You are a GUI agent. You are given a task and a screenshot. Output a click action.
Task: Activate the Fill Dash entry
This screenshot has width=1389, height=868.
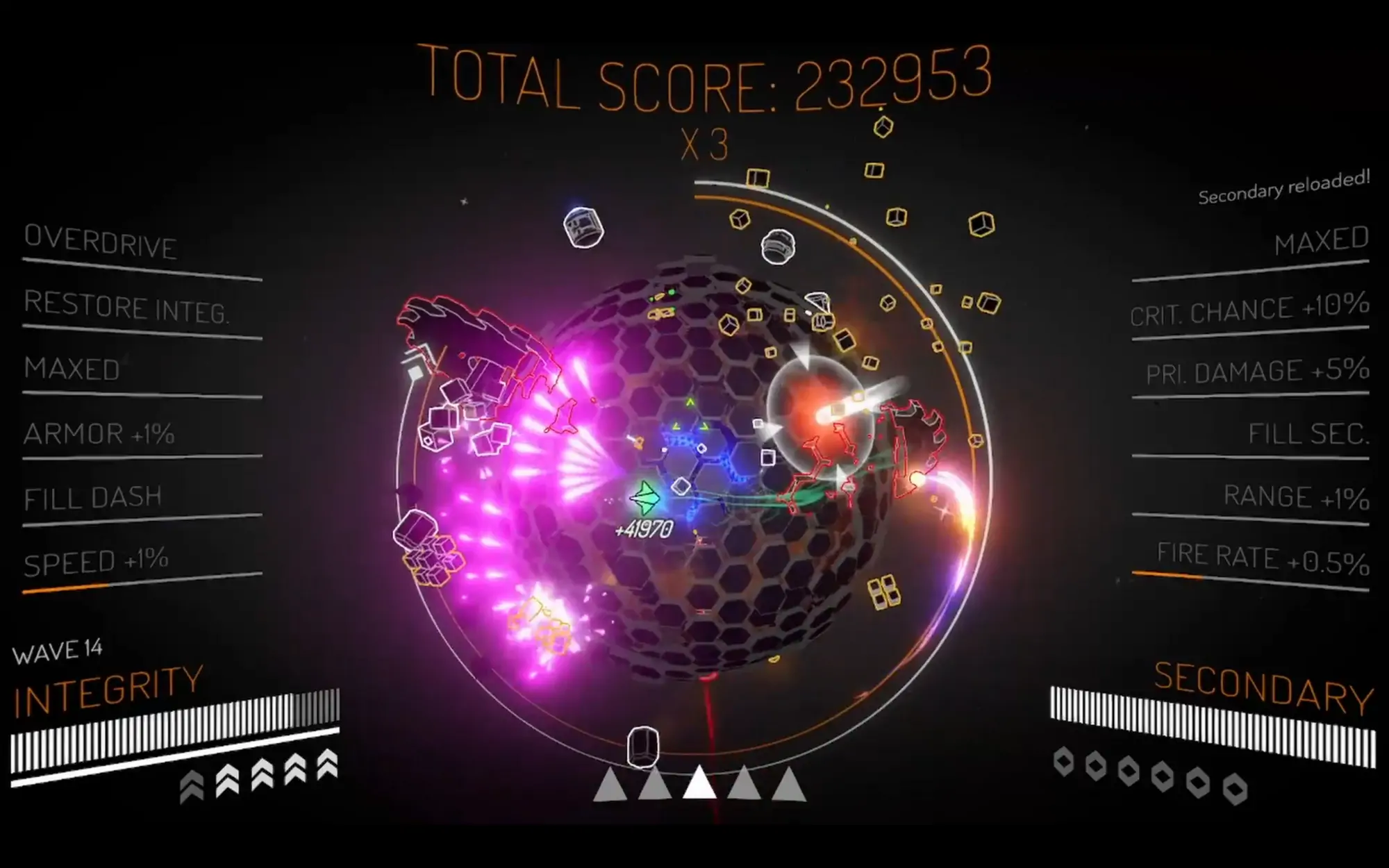pyautogui.click(x=93, y=498)
